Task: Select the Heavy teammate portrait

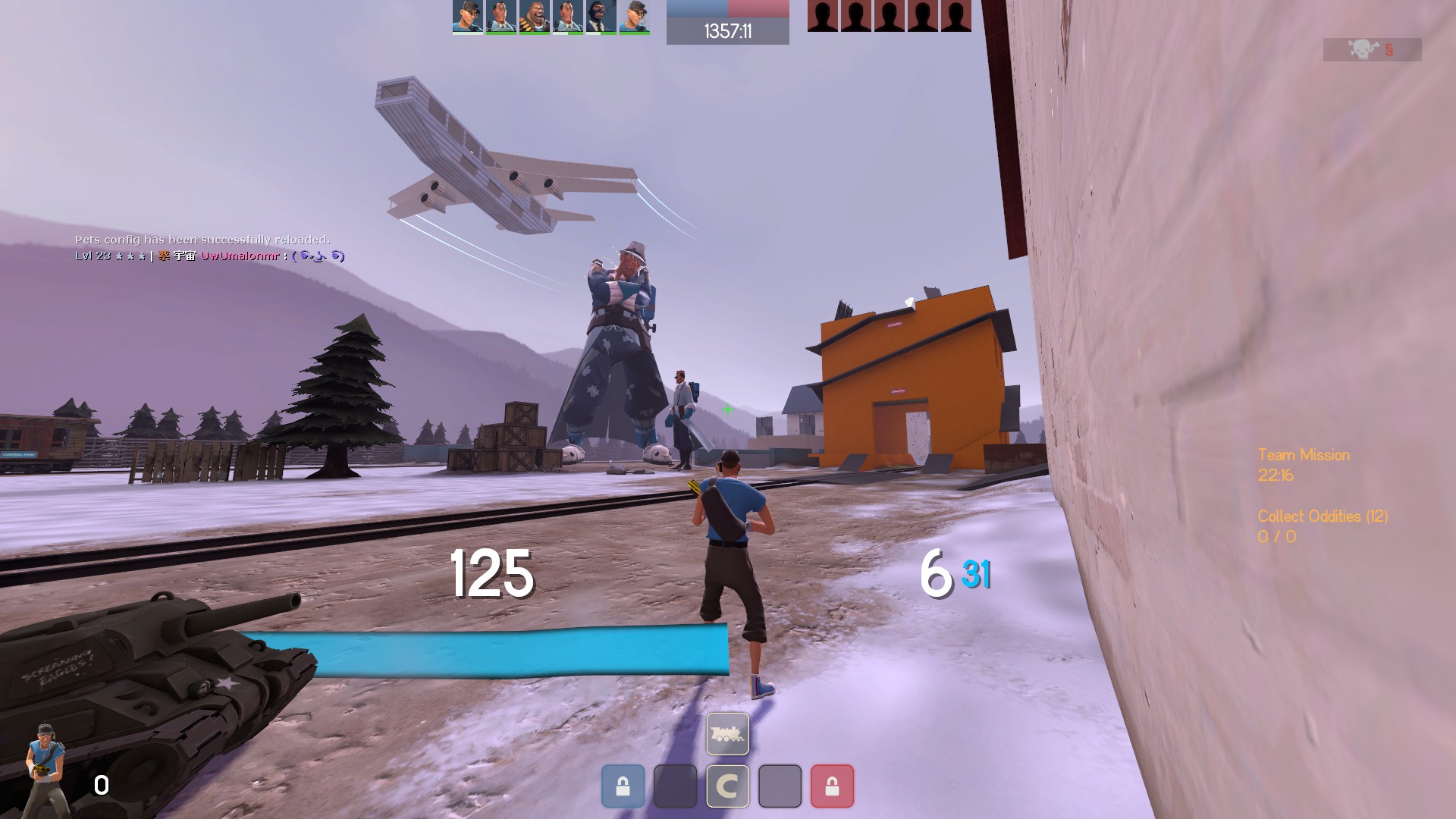Action: pos(535,17)
